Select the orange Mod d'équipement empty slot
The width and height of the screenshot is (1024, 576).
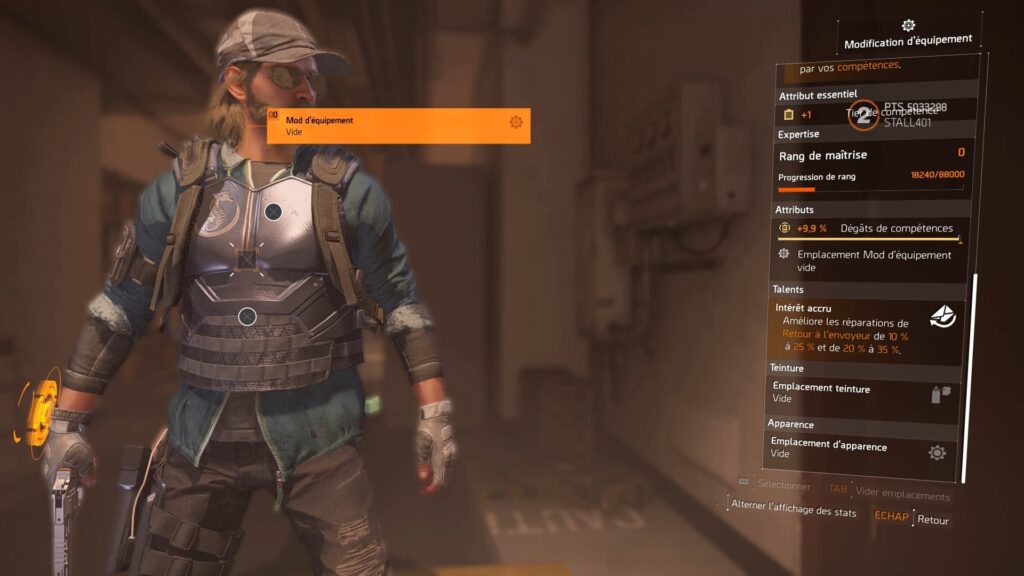point(398,125)
